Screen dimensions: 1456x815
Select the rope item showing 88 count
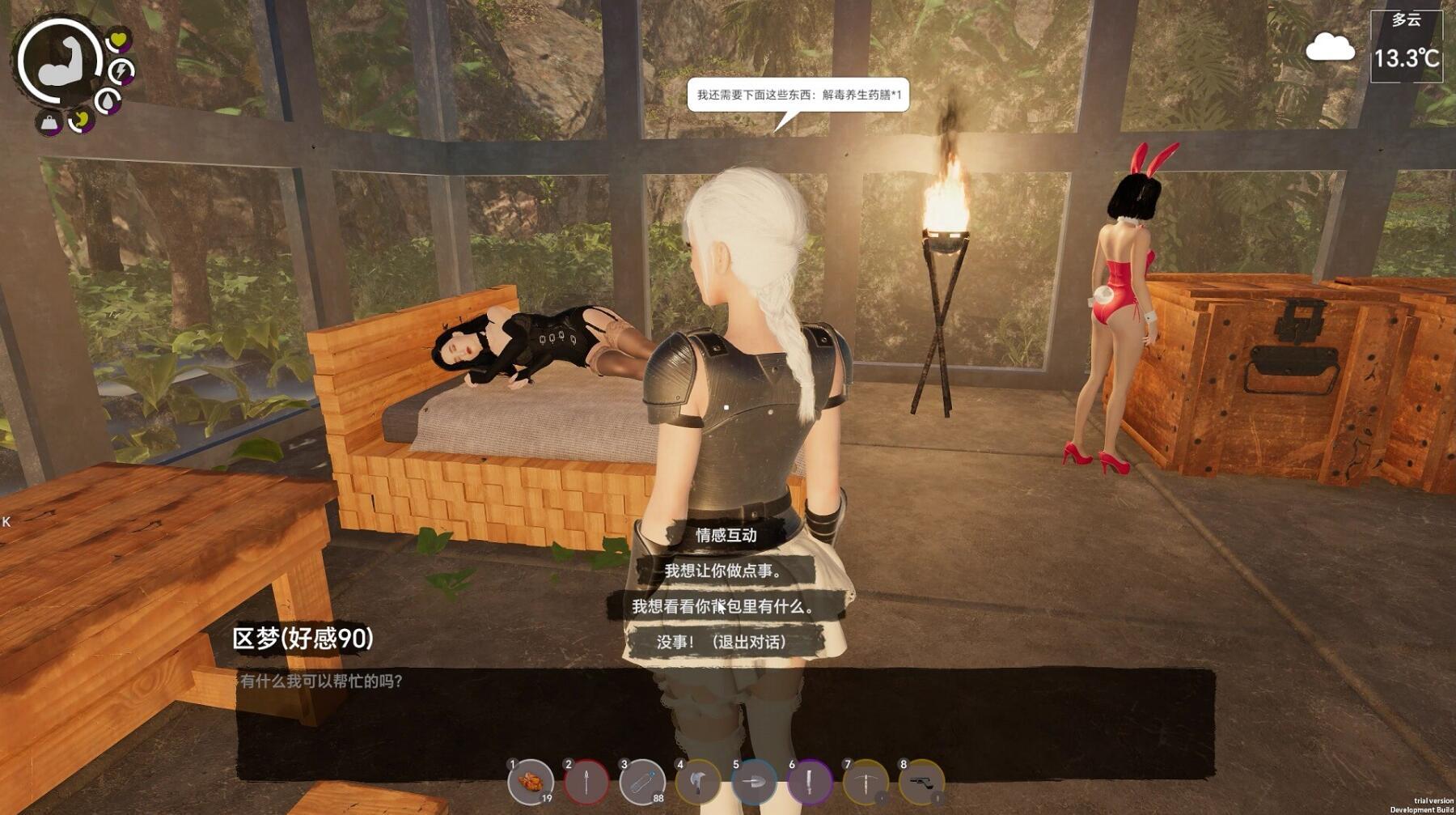[641, 781]
